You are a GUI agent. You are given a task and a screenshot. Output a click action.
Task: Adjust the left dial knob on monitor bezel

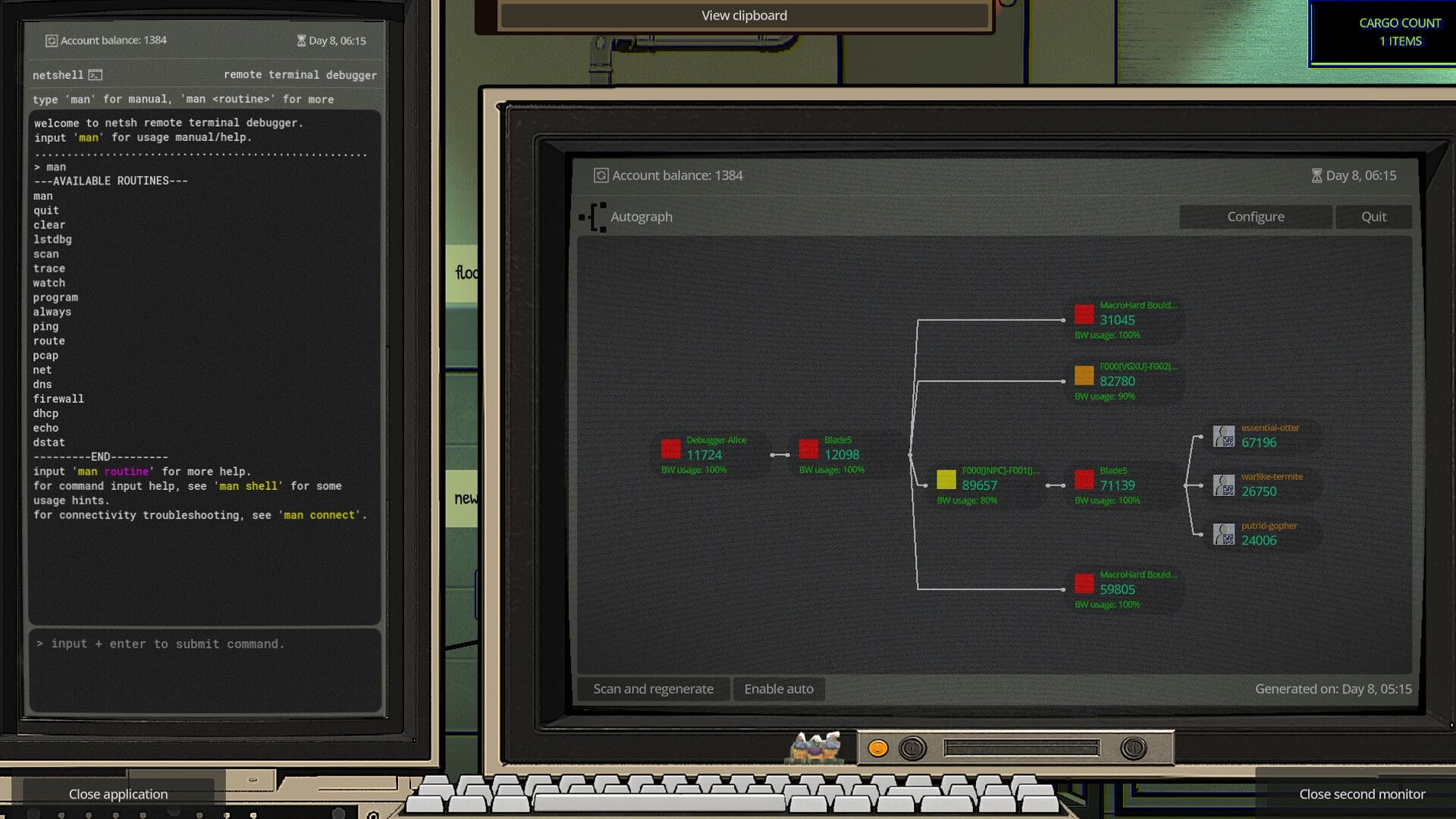912,748
